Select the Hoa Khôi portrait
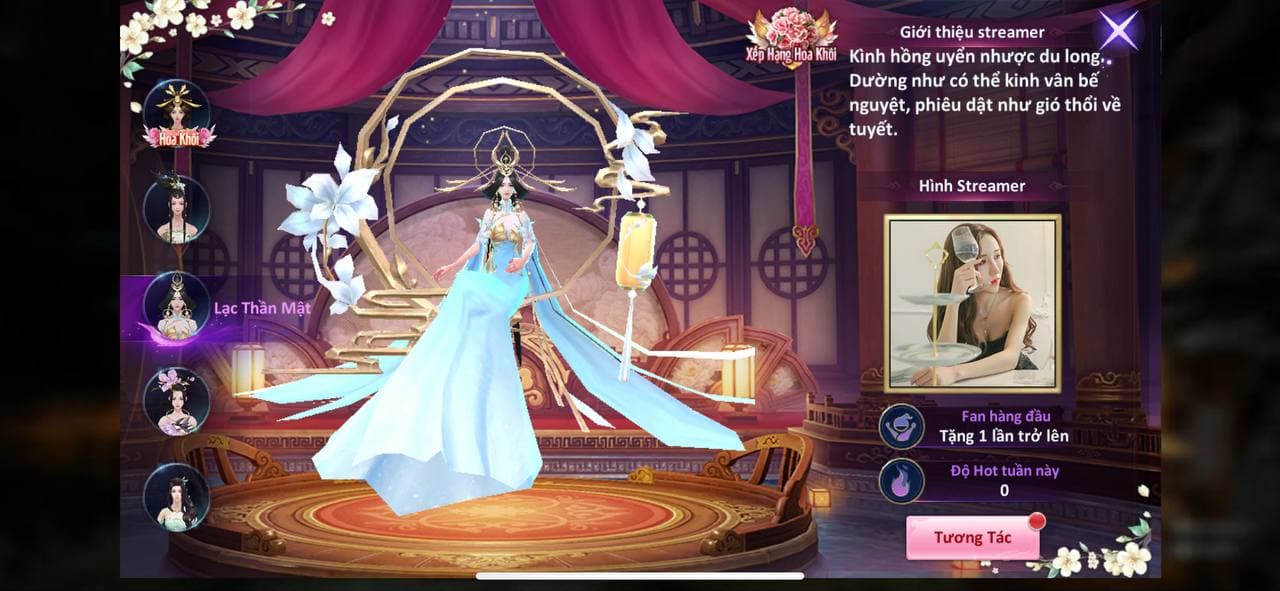The image size is (1280, 591). pos(177,115)
